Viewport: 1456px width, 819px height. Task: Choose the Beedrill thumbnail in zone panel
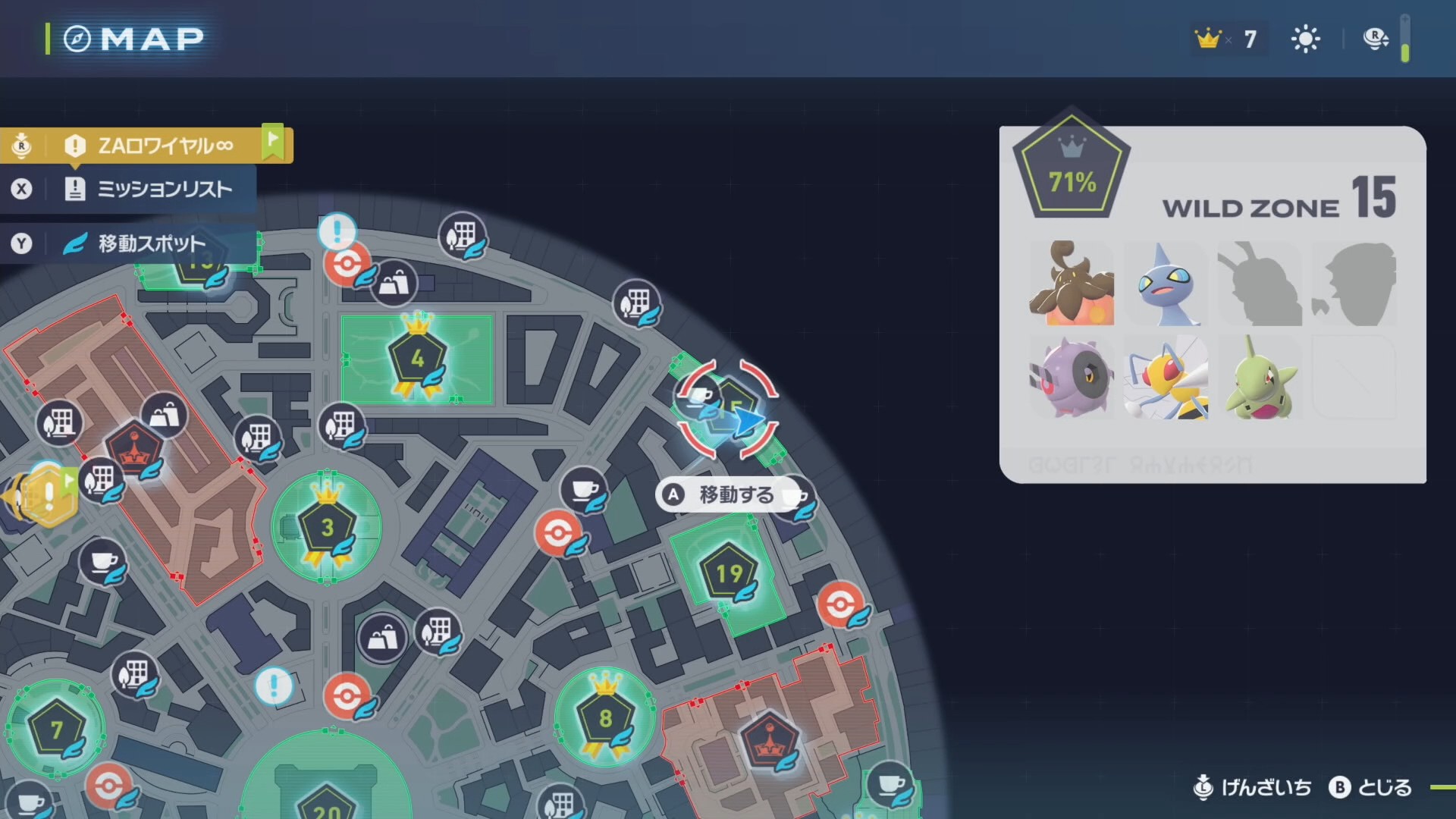click(x=1166, y=378)
